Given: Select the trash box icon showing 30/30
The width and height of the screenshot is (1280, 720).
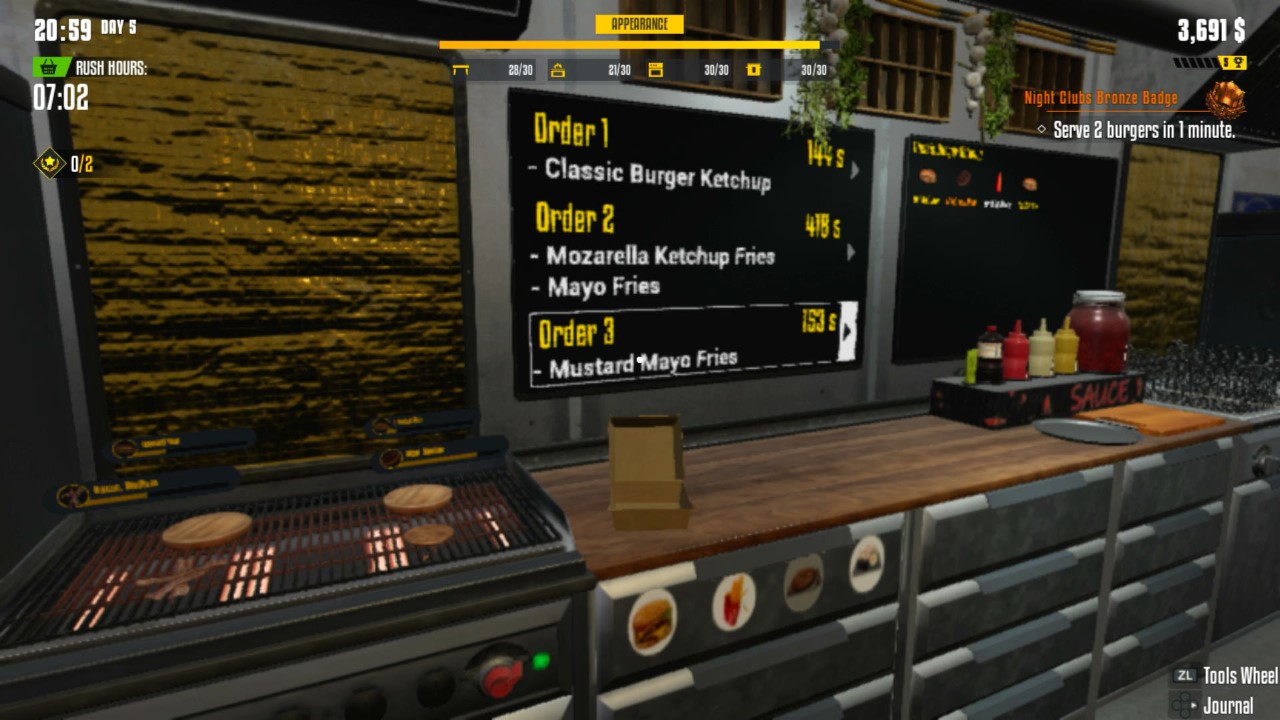Looking at the screenshot, I should click(753, 70).
